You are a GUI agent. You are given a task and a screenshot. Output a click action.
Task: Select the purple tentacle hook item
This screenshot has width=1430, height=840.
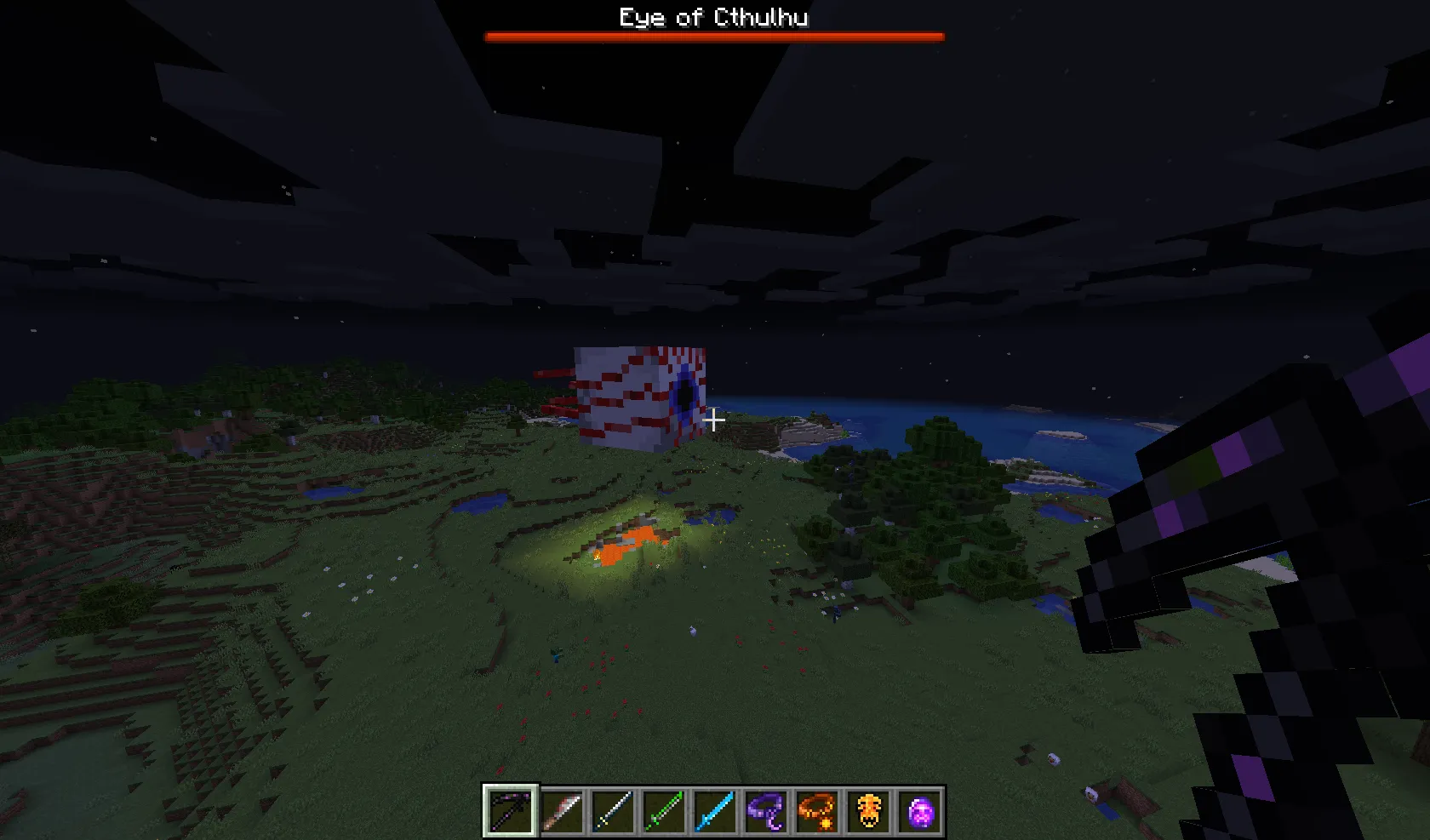pos(766,809)
